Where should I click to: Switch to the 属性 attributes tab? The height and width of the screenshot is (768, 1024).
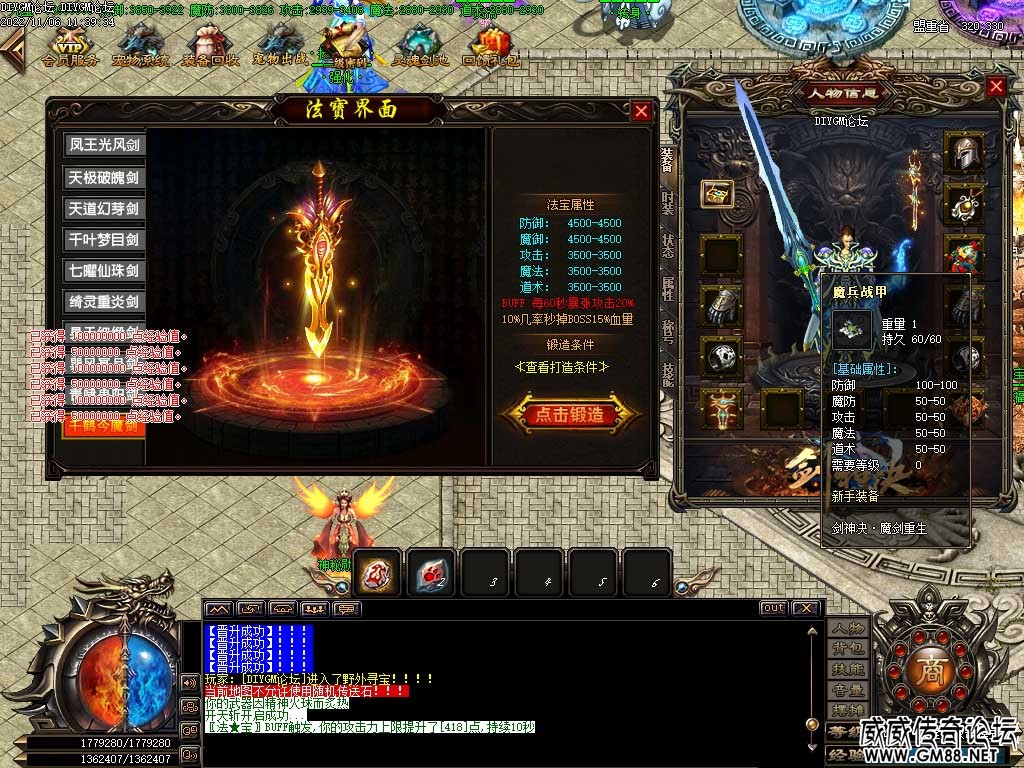pyautogui.click(x=667, y=289)
